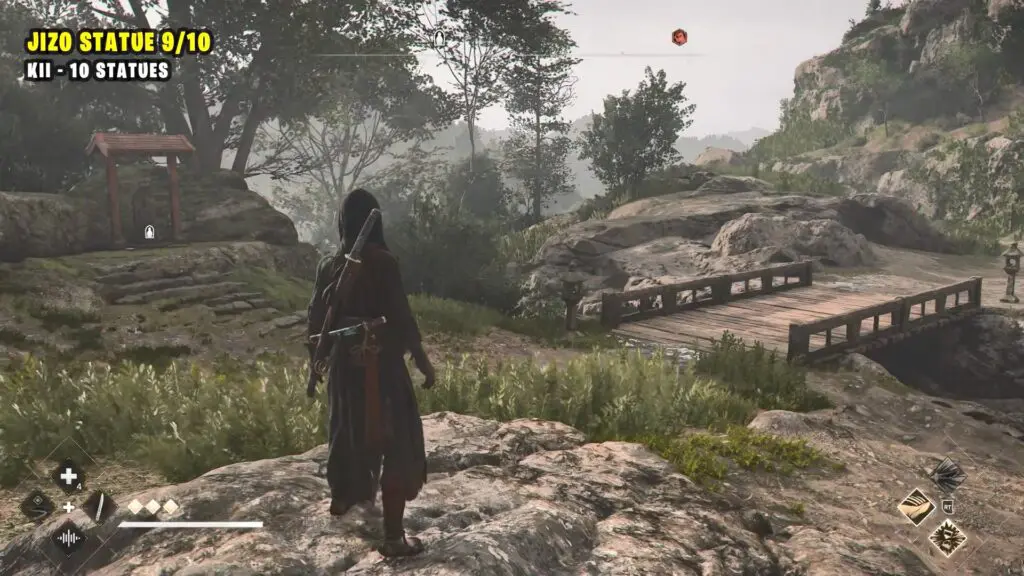Image resolution: width=1024 pixels, height=576 pixels.
Task: Select the Jizo statue marker on compass
Action: pos(439,39)
